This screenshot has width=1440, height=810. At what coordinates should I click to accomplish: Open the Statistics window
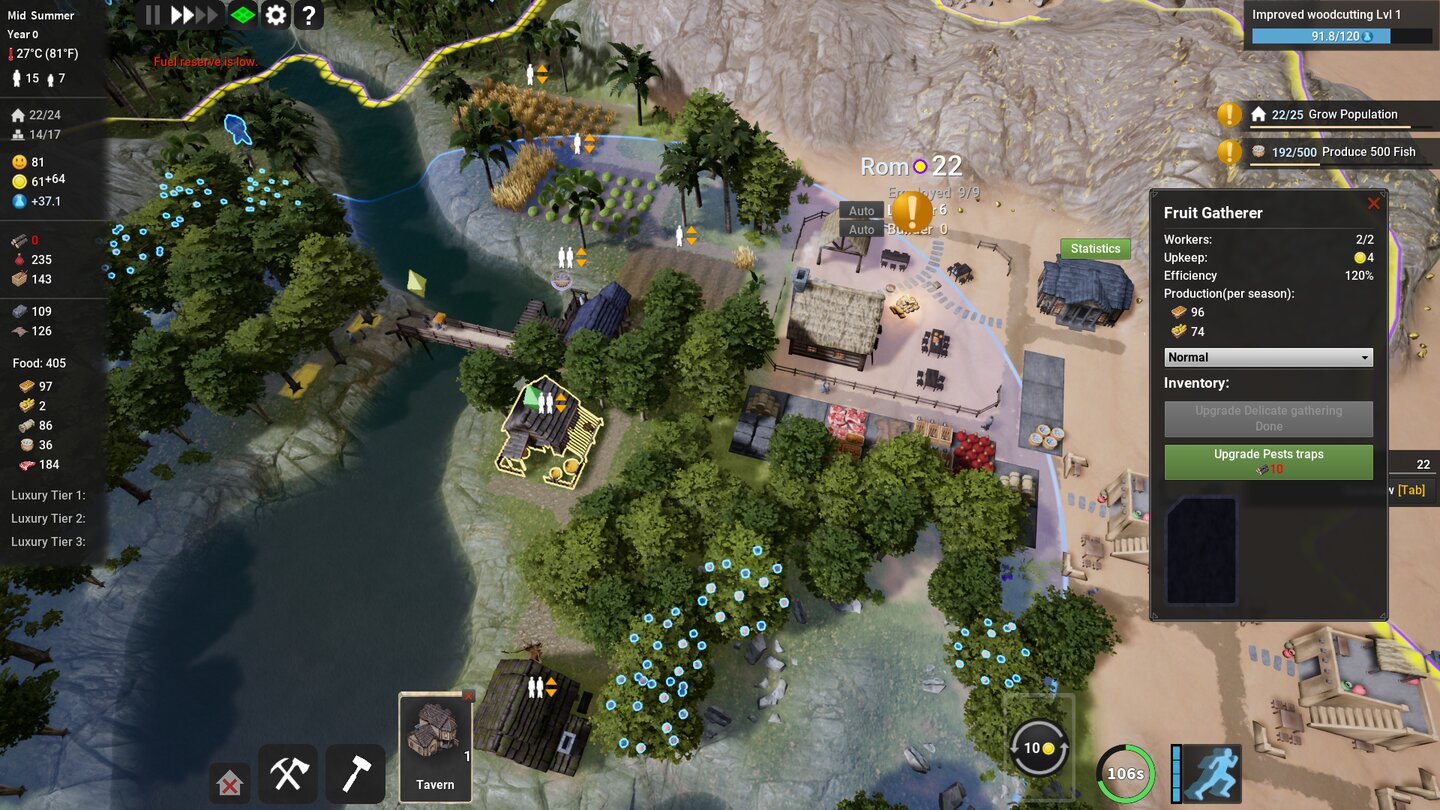point(1094,248)
